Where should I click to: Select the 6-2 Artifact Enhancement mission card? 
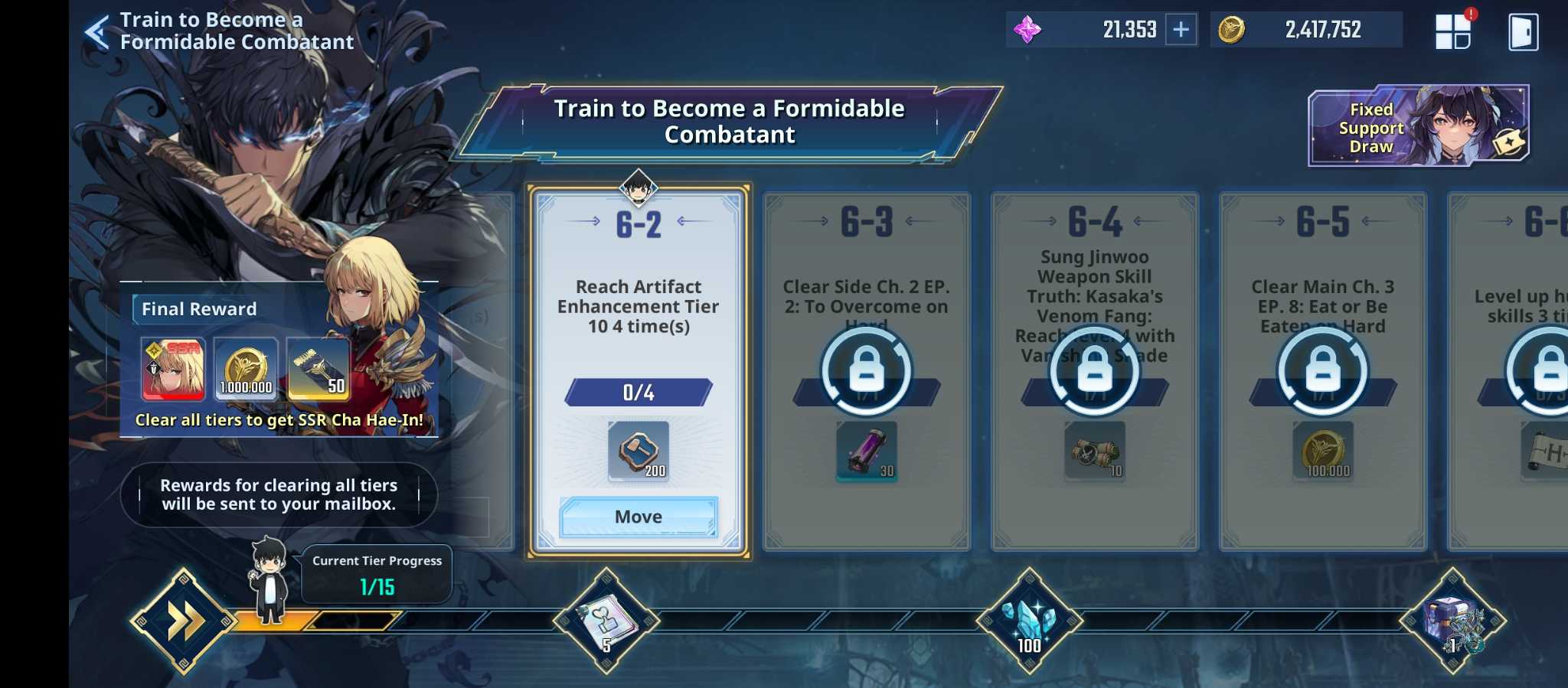638,306
